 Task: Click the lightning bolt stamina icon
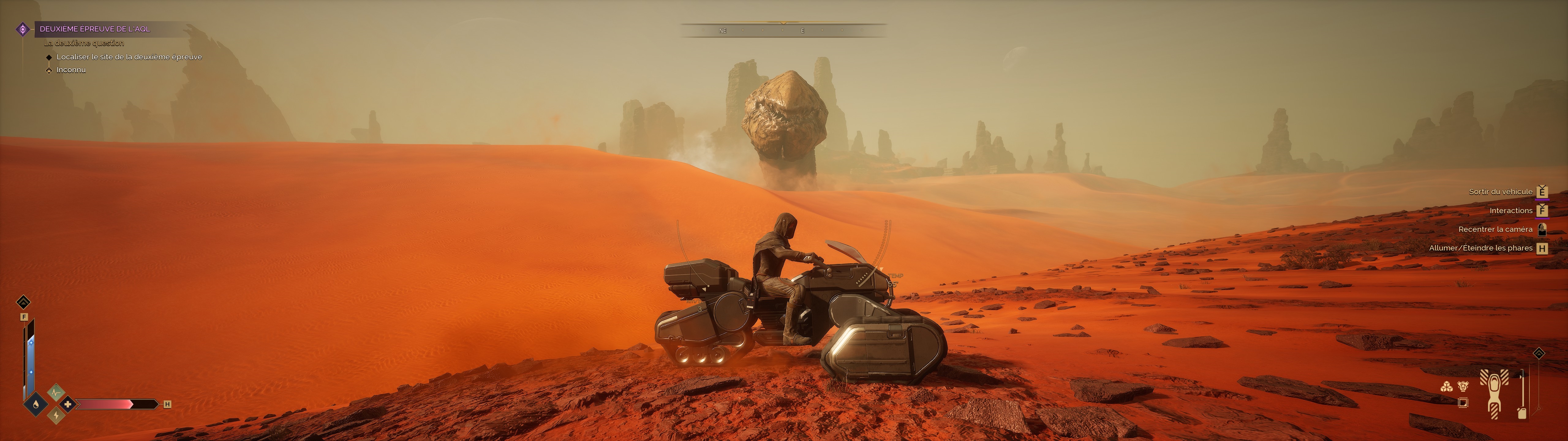pos(56,415)
